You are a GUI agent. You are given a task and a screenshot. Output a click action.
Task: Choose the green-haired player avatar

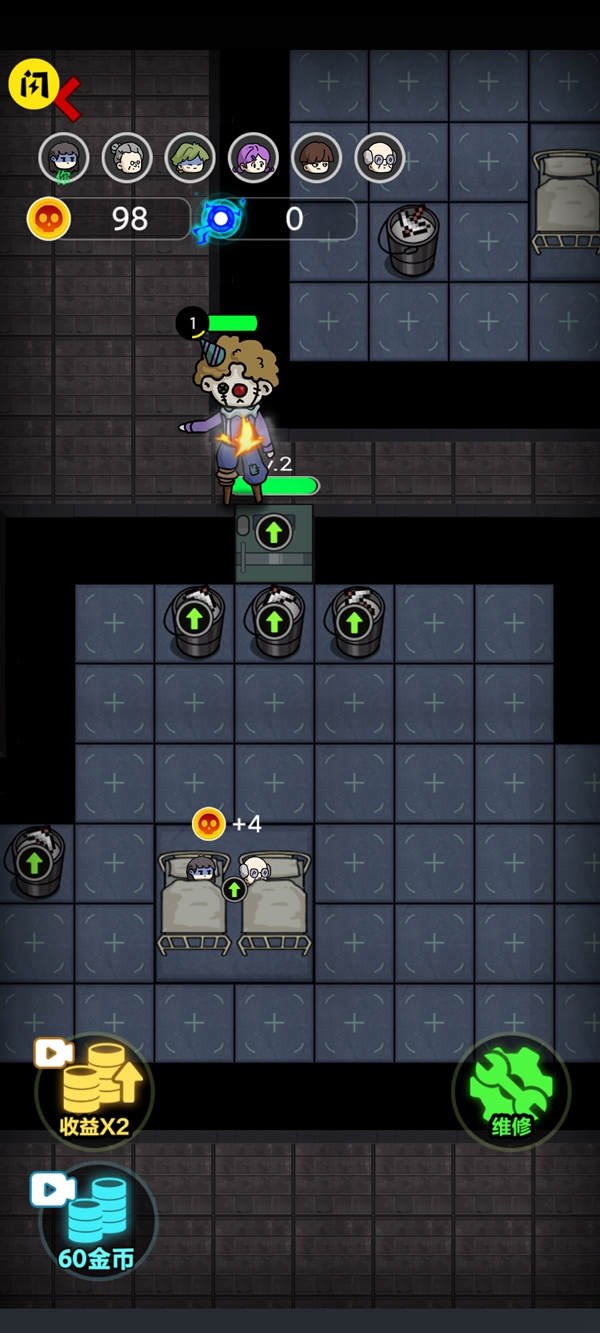tap(190, 158)
